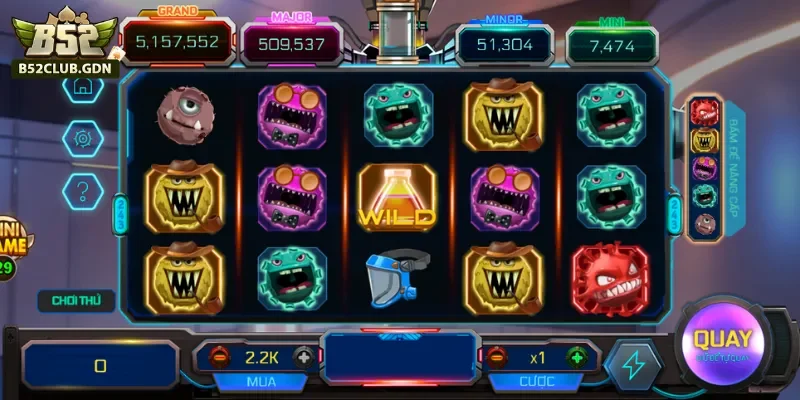800x400 pixels.
Task: Lower the x1 CƯỢC bet multiplier
Action: point(497,357)
